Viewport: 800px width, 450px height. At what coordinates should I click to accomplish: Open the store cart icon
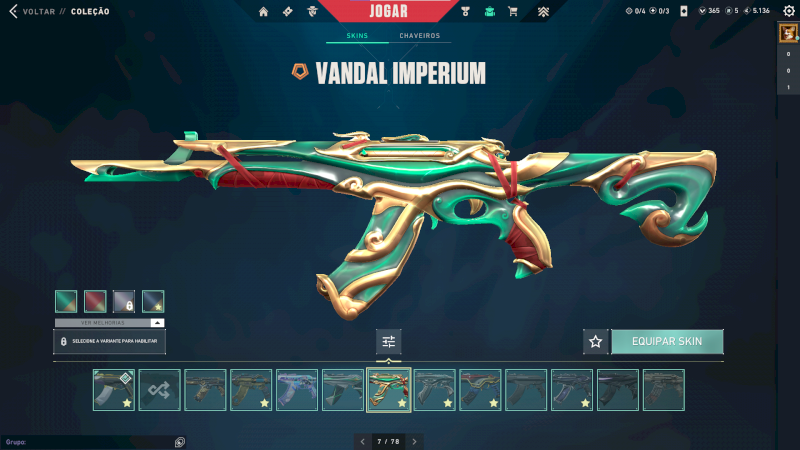(513, 12)
